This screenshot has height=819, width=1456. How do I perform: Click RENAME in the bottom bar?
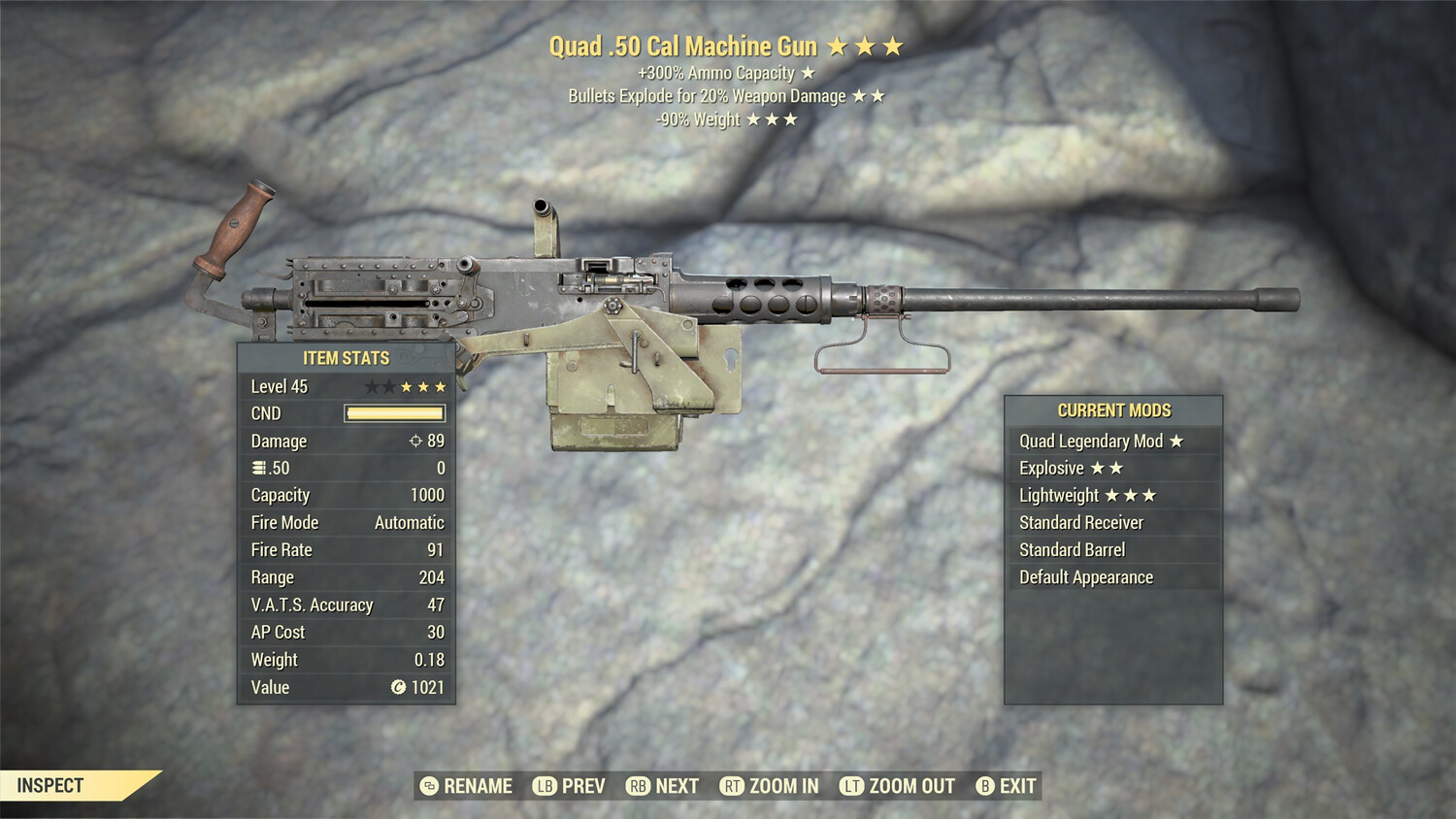pyautogui.click(x=477, y=786)
